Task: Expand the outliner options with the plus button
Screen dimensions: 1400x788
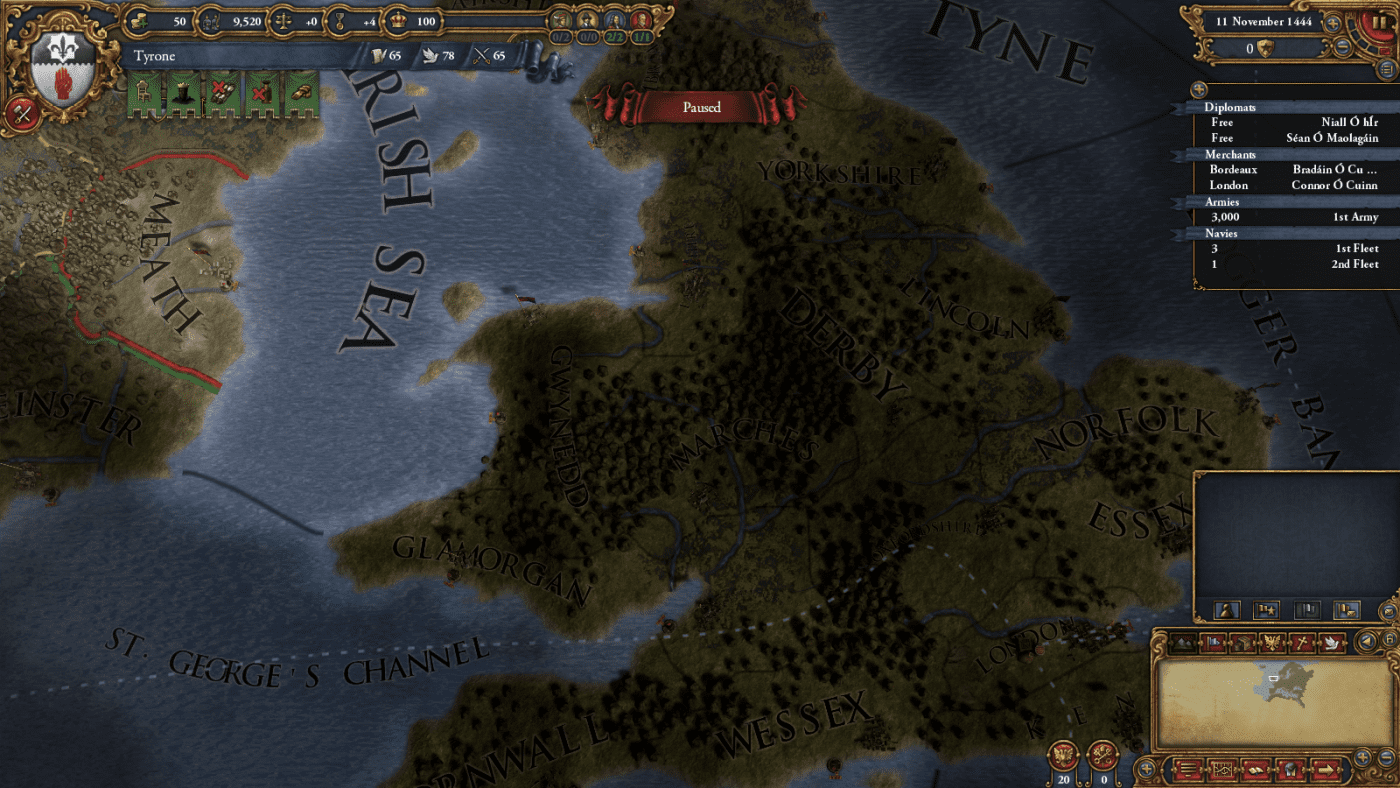Action: (x=1199, y=90)
